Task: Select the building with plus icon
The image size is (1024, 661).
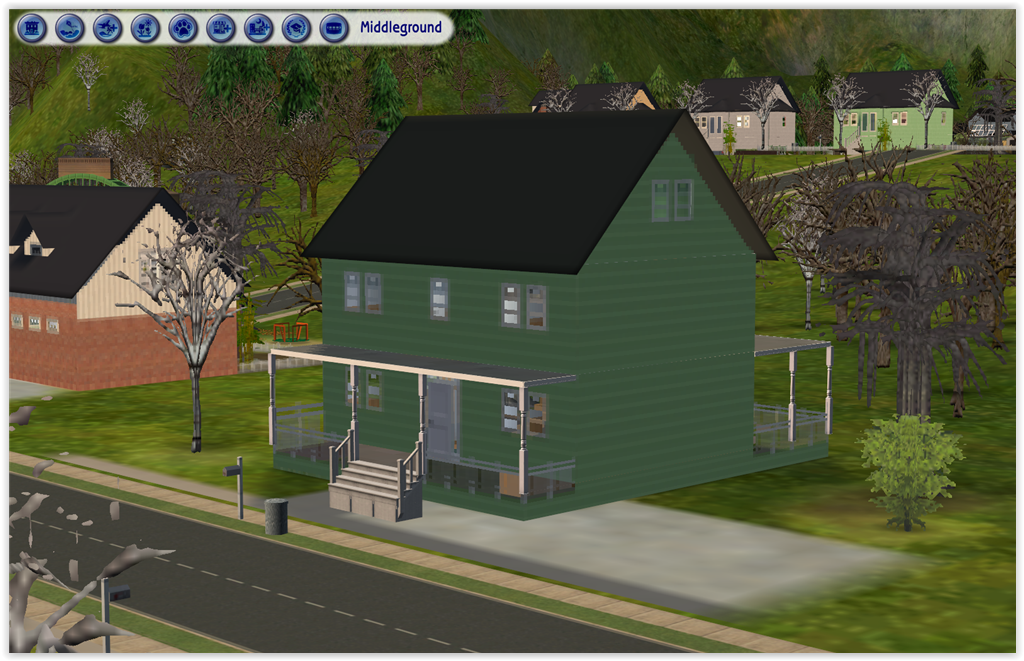Action: click(221, 28)
